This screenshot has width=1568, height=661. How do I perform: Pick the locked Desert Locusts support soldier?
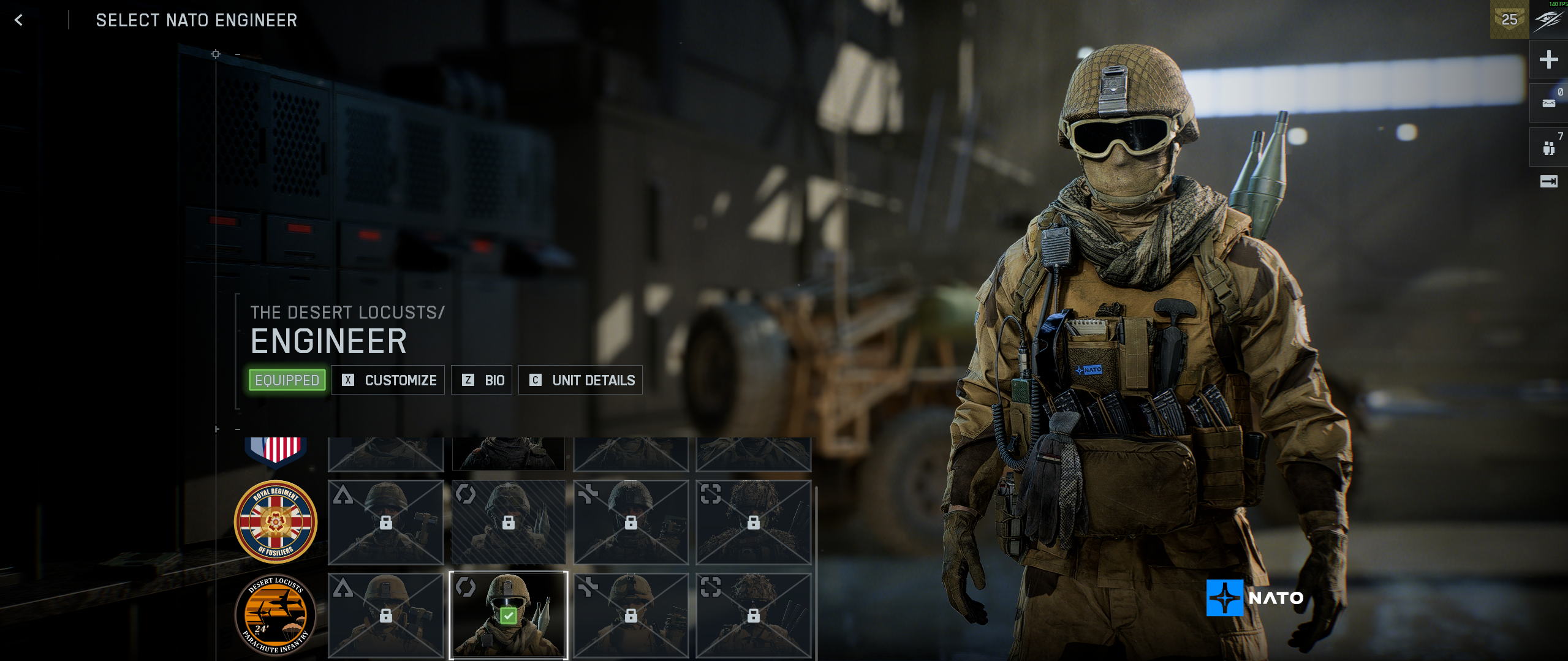tap(631, 614)
